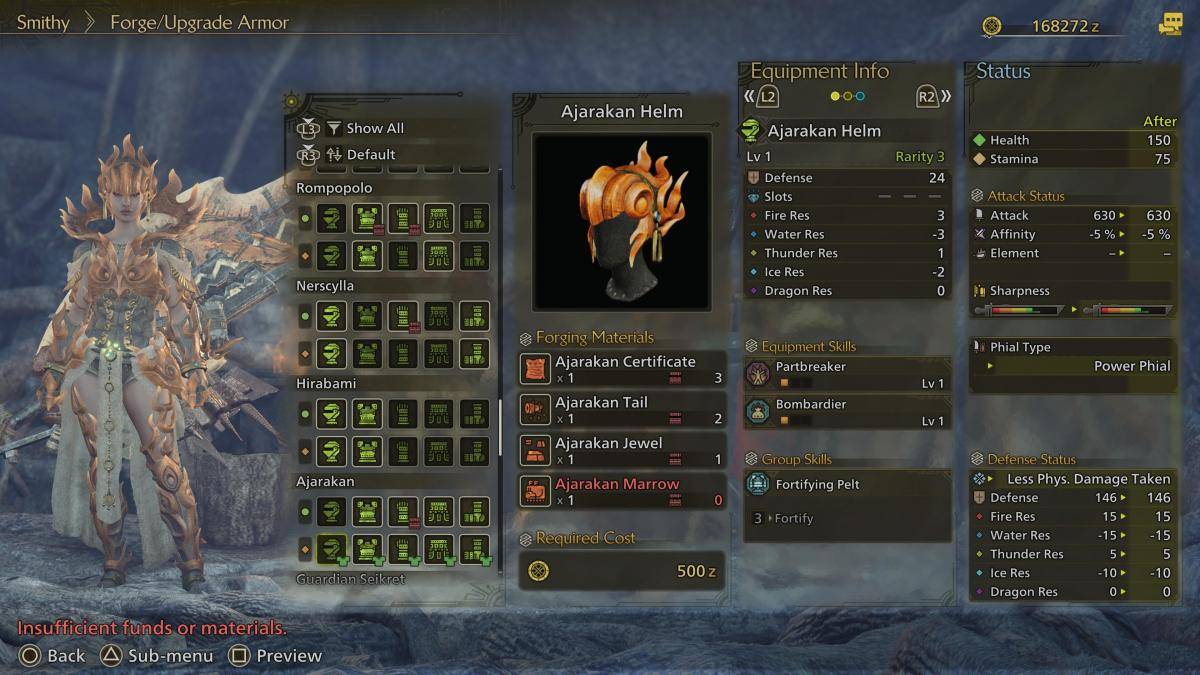Go to Smithy in the breadcrumb
Image resolution: width=1200 pixels, height=675 pixels.
43,22
